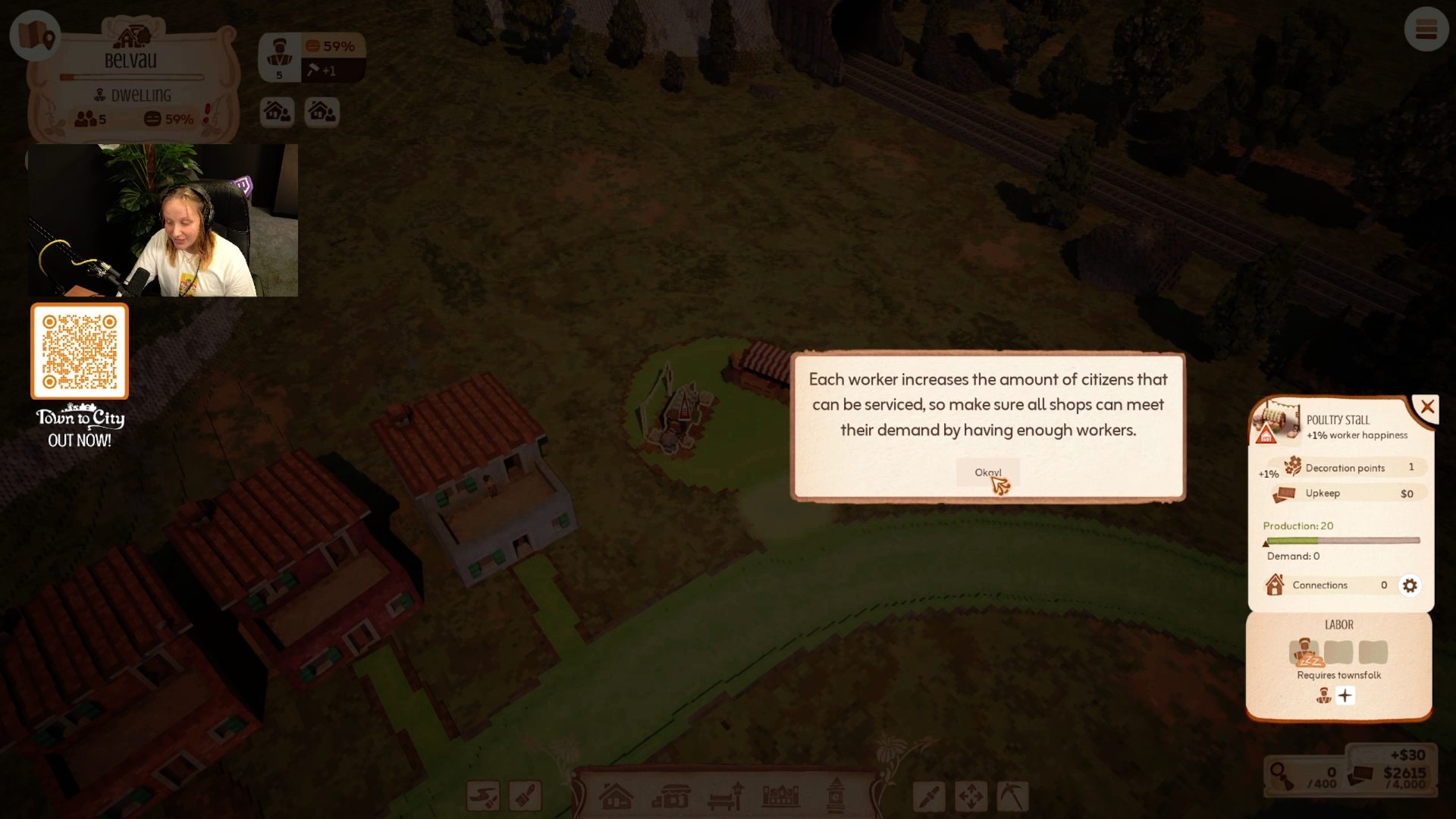This screenshot has height=819, width=1456.
Task: Confirm the tutorial with the Okay button
Action: (x=987, y=472)
